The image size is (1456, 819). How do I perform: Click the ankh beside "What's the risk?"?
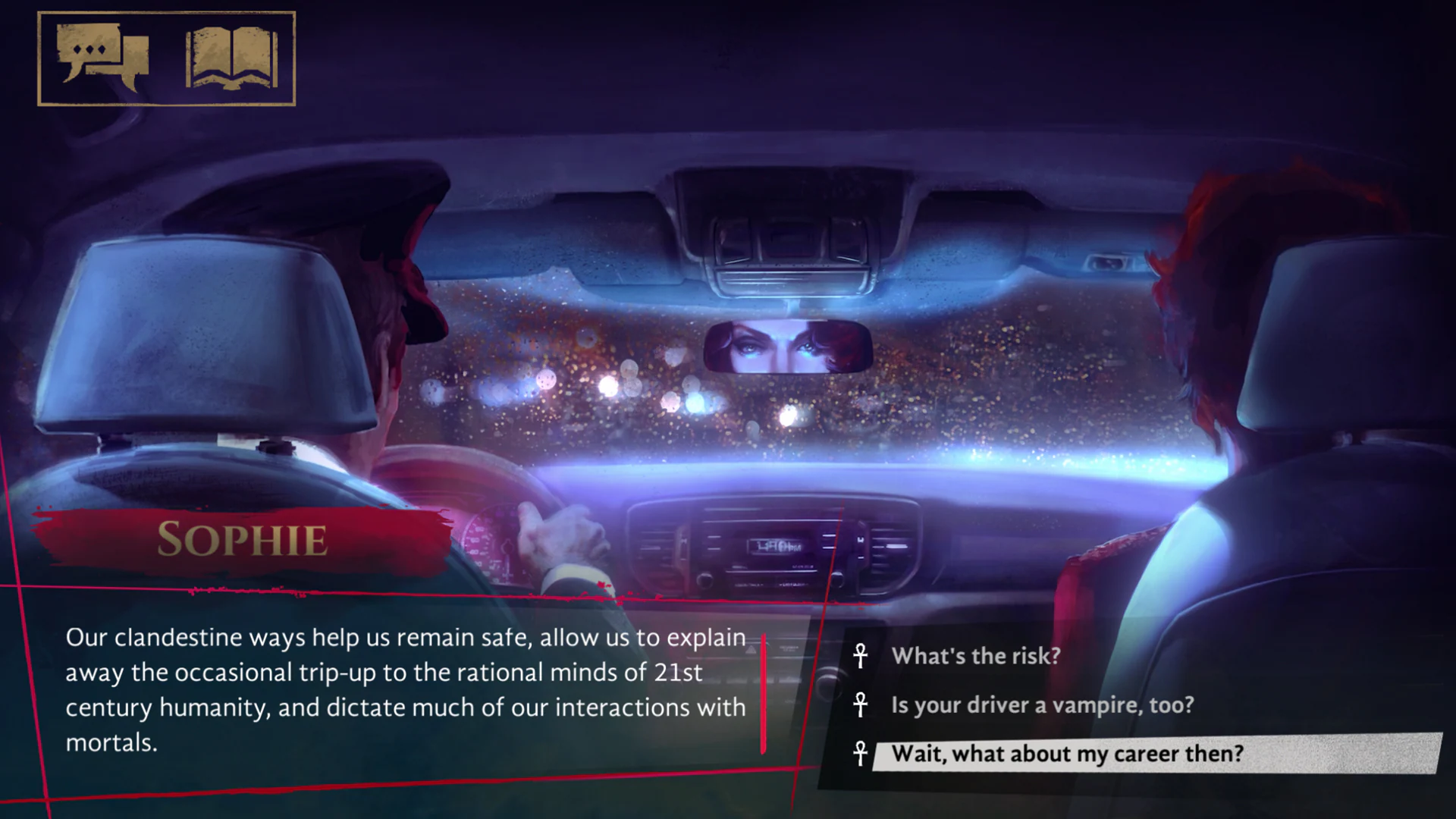click(861, 657)
